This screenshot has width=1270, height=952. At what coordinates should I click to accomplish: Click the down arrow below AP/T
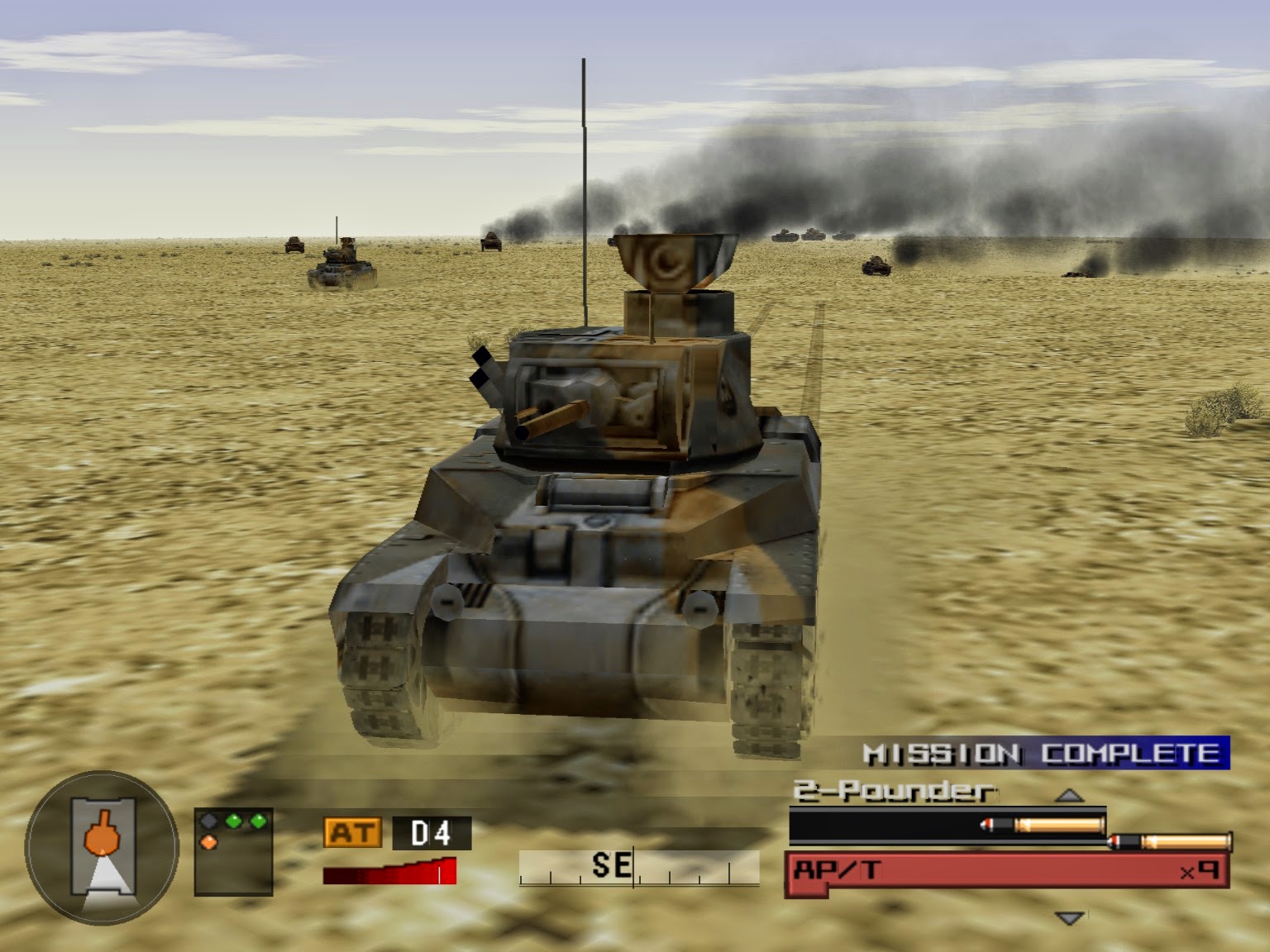1069,918
